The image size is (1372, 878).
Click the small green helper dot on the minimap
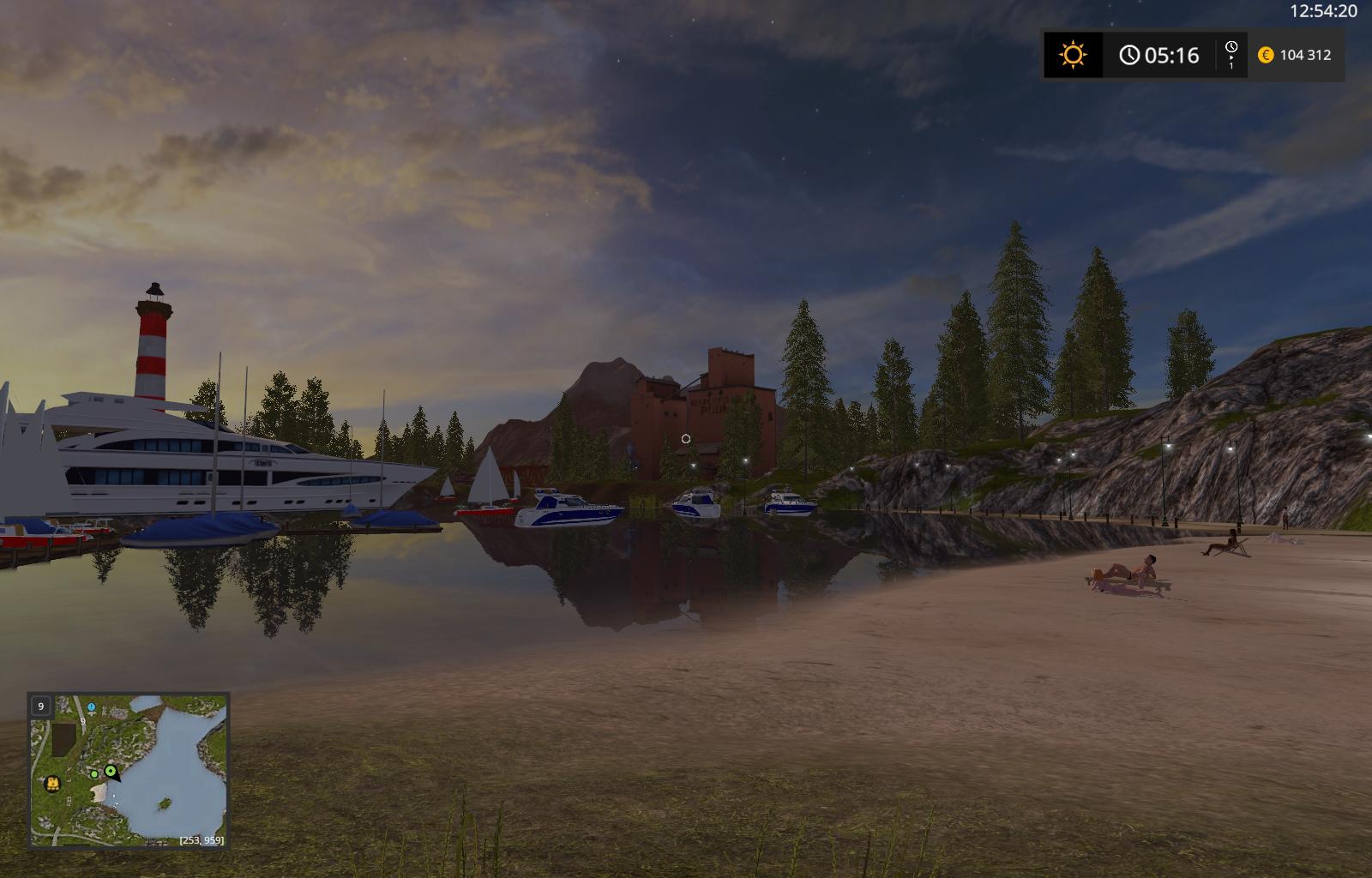(x=94, y=773)
